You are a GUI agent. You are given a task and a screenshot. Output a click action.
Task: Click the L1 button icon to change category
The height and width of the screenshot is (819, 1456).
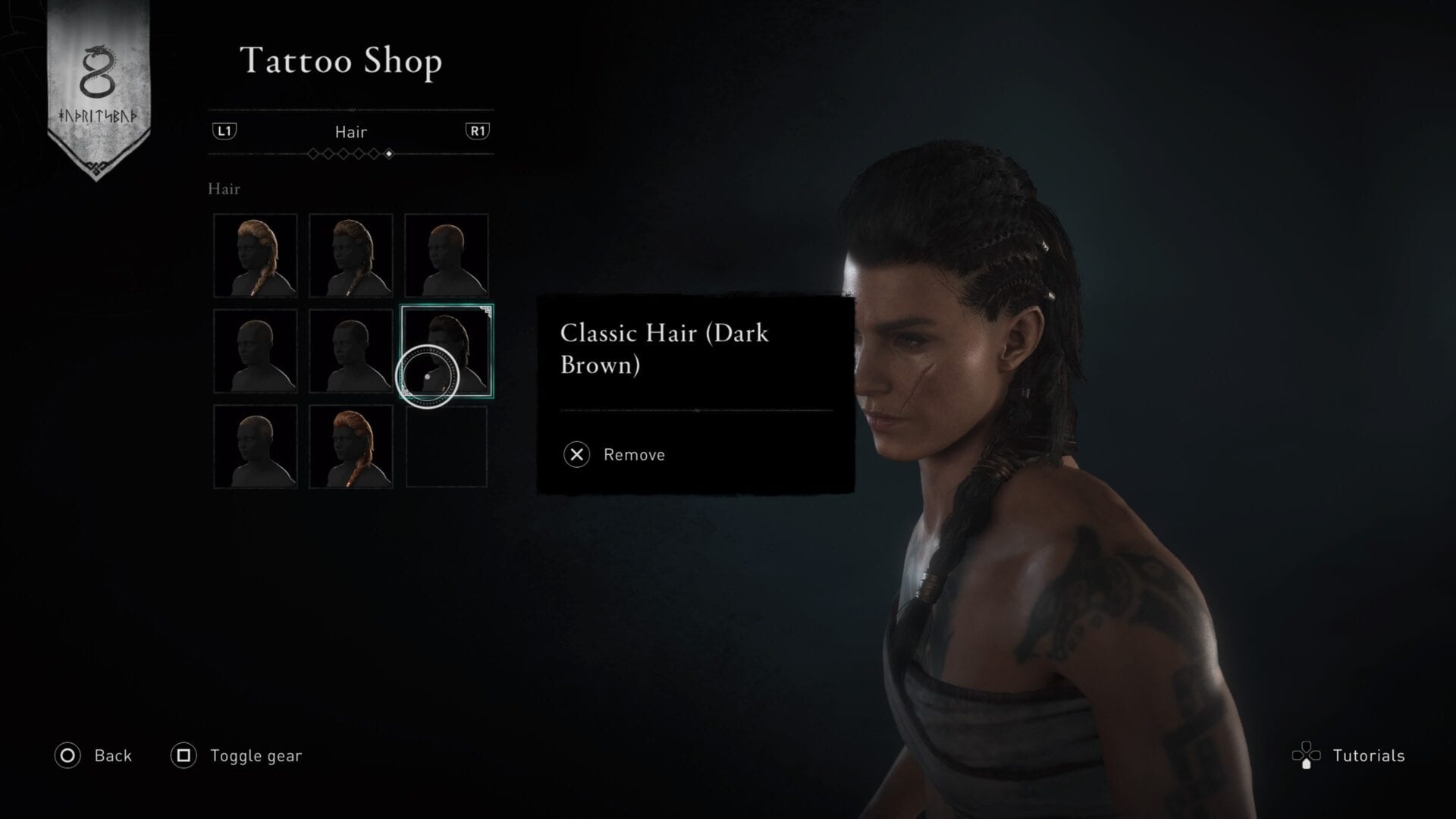(x=225, y=130)
